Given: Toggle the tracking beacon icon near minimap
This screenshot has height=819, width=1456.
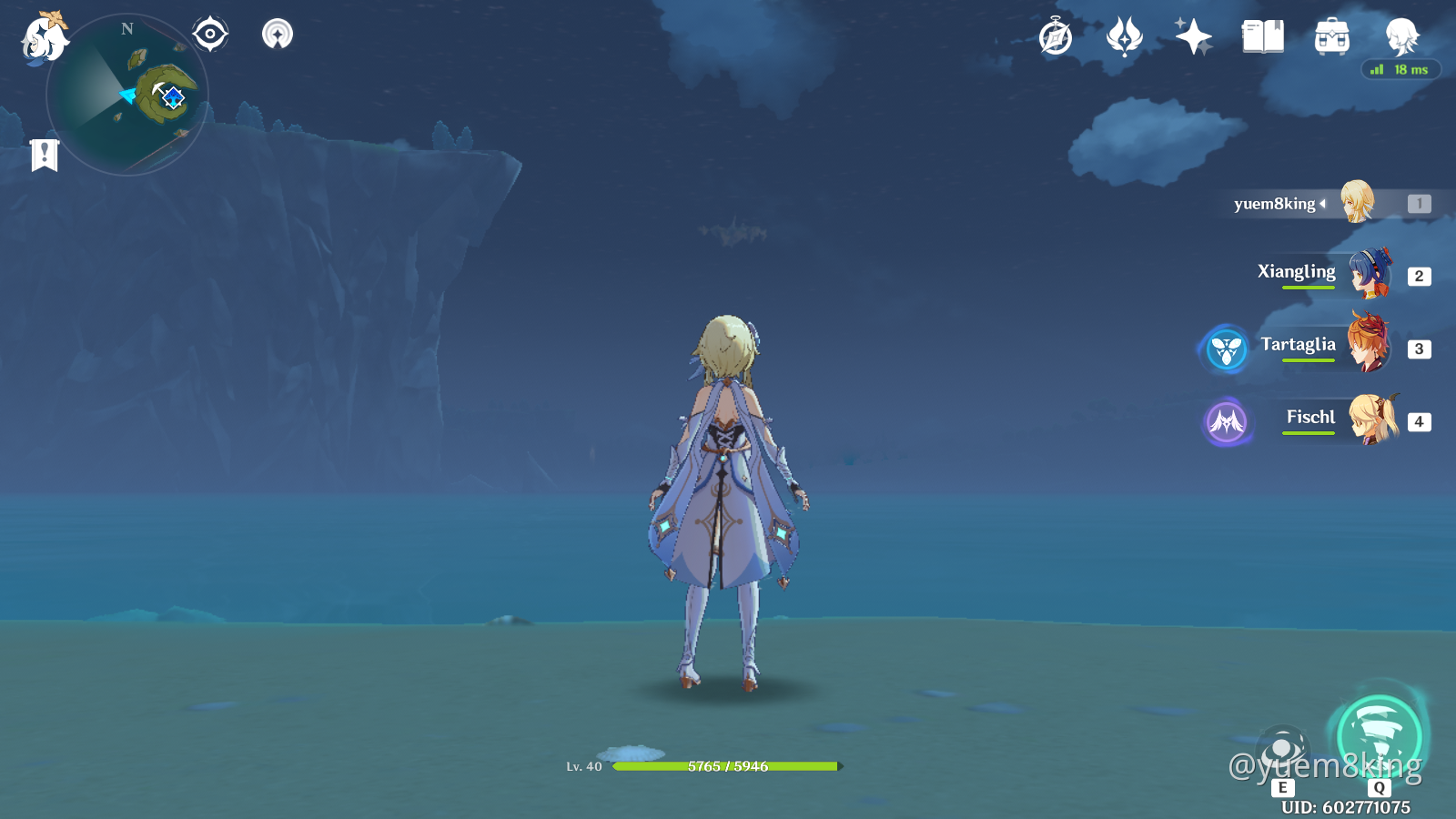Looking at the screenshot, I should [x=278, y=33].
